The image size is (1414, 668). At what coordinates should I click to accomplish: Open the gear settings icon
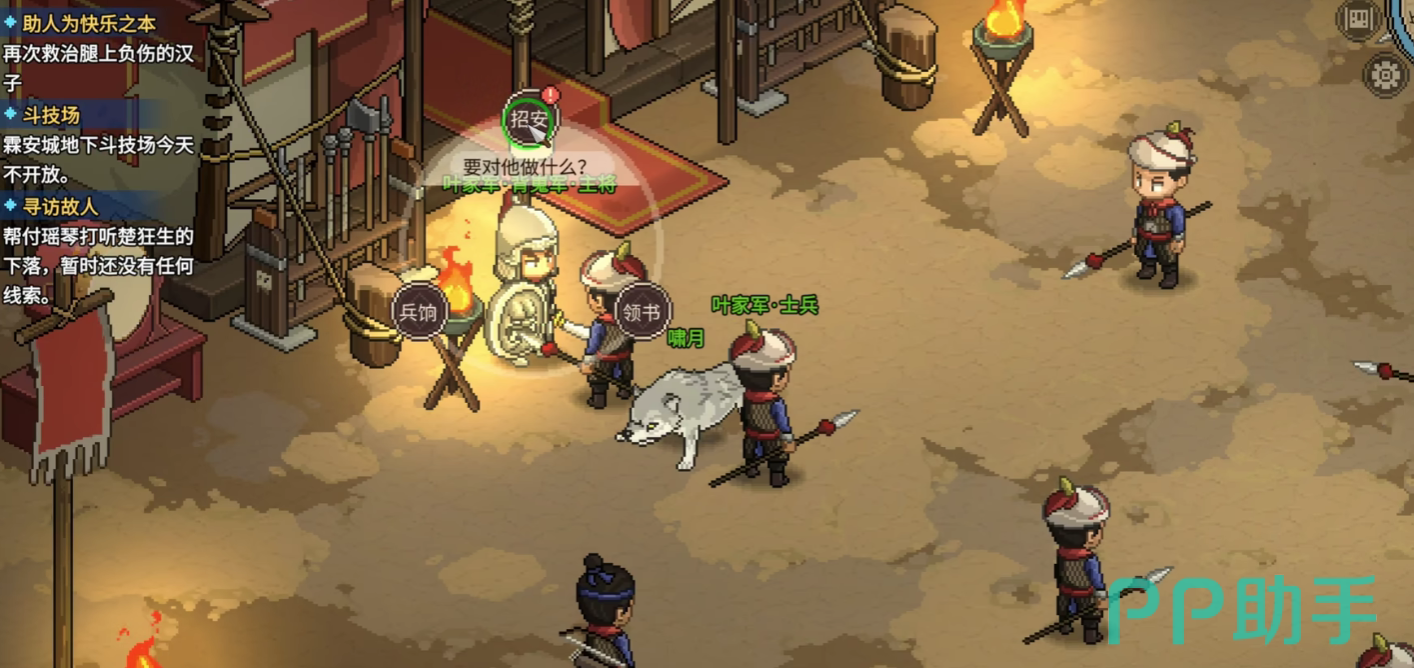pos(1385,75)
